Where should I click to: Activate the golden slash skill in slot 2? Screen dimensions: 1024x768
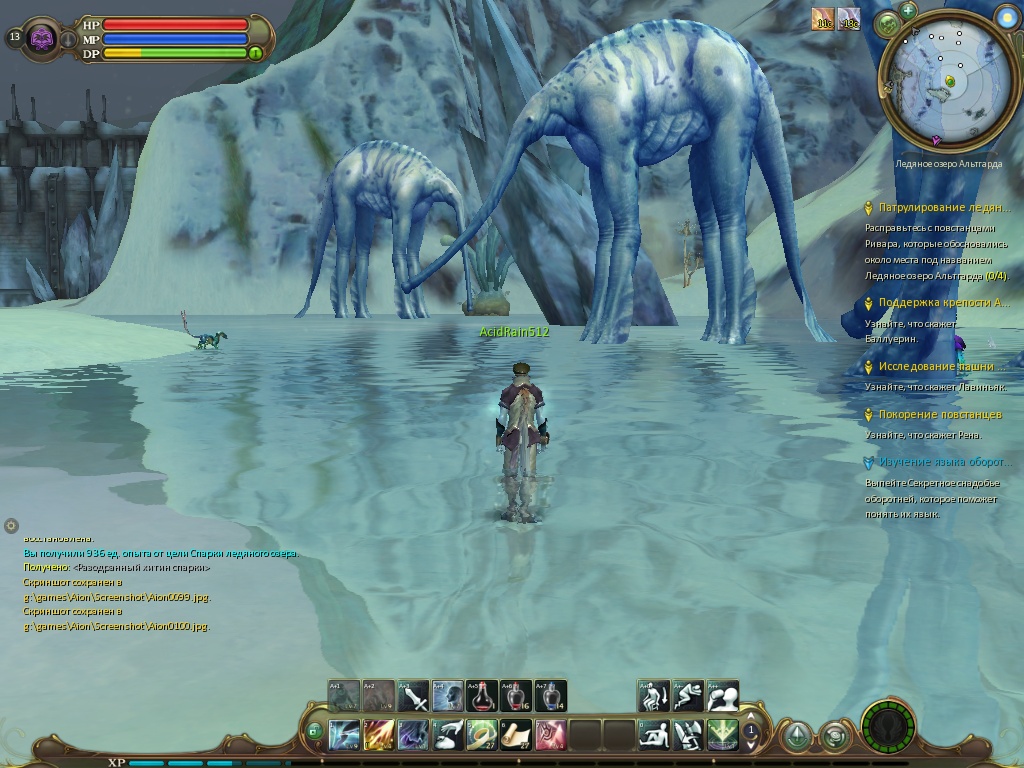coord(379,735)
